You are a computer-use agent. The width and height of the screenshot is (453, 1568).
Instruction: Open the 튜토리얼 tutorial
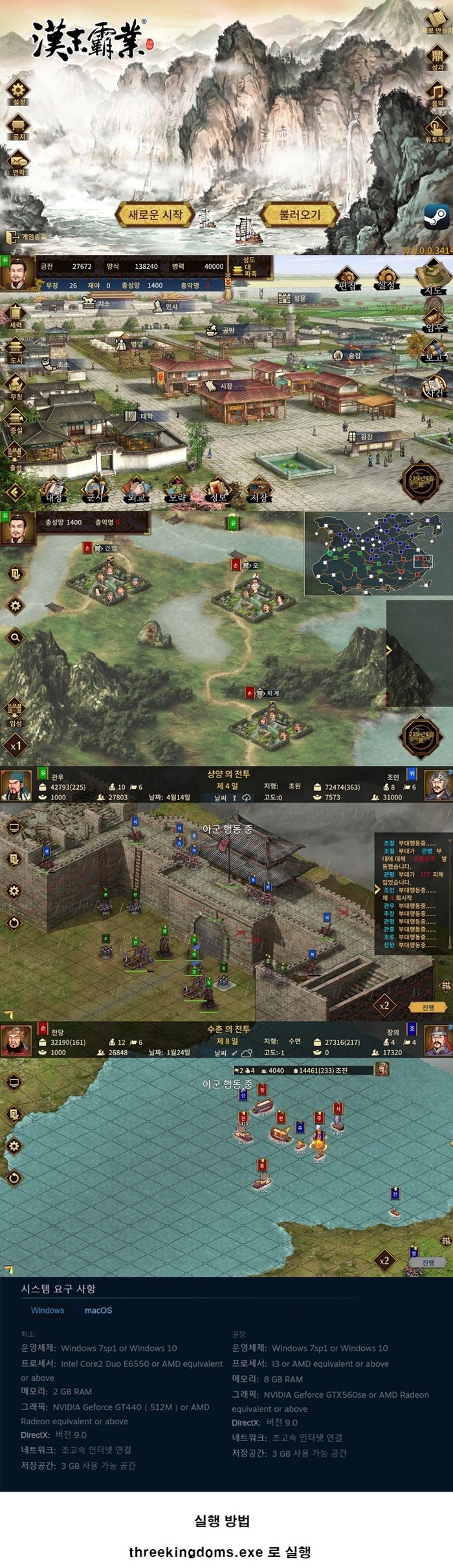pos(437,128)
